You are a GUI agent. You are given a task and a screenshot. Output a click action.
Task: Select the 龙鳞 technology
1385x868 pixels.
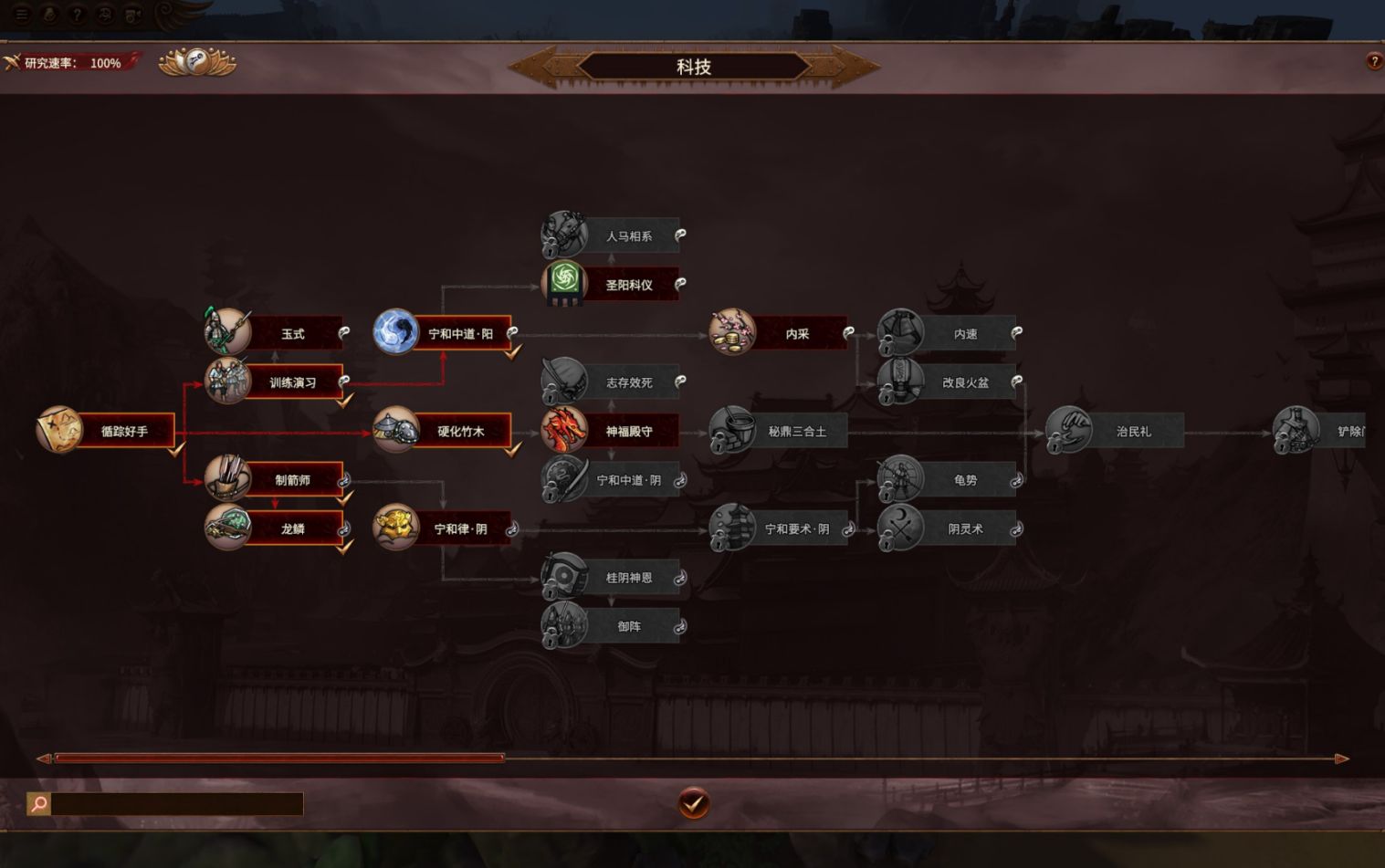click(x=292, y=528)
